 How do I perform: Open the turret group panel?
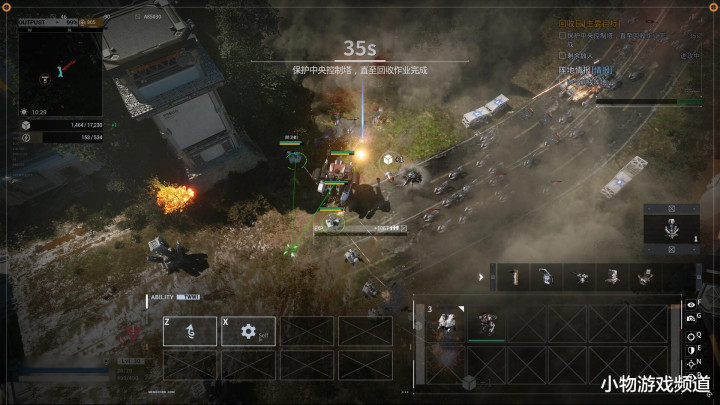tap(668, 224)
